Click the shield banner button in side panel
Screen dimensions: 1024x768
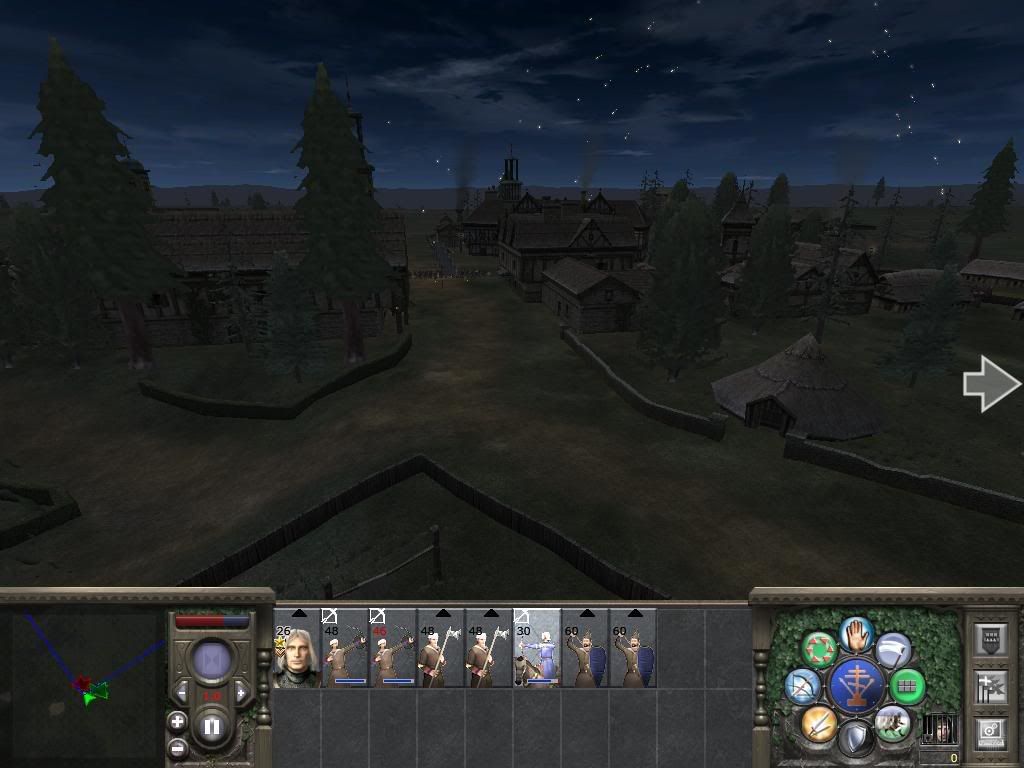pos(989,640)
